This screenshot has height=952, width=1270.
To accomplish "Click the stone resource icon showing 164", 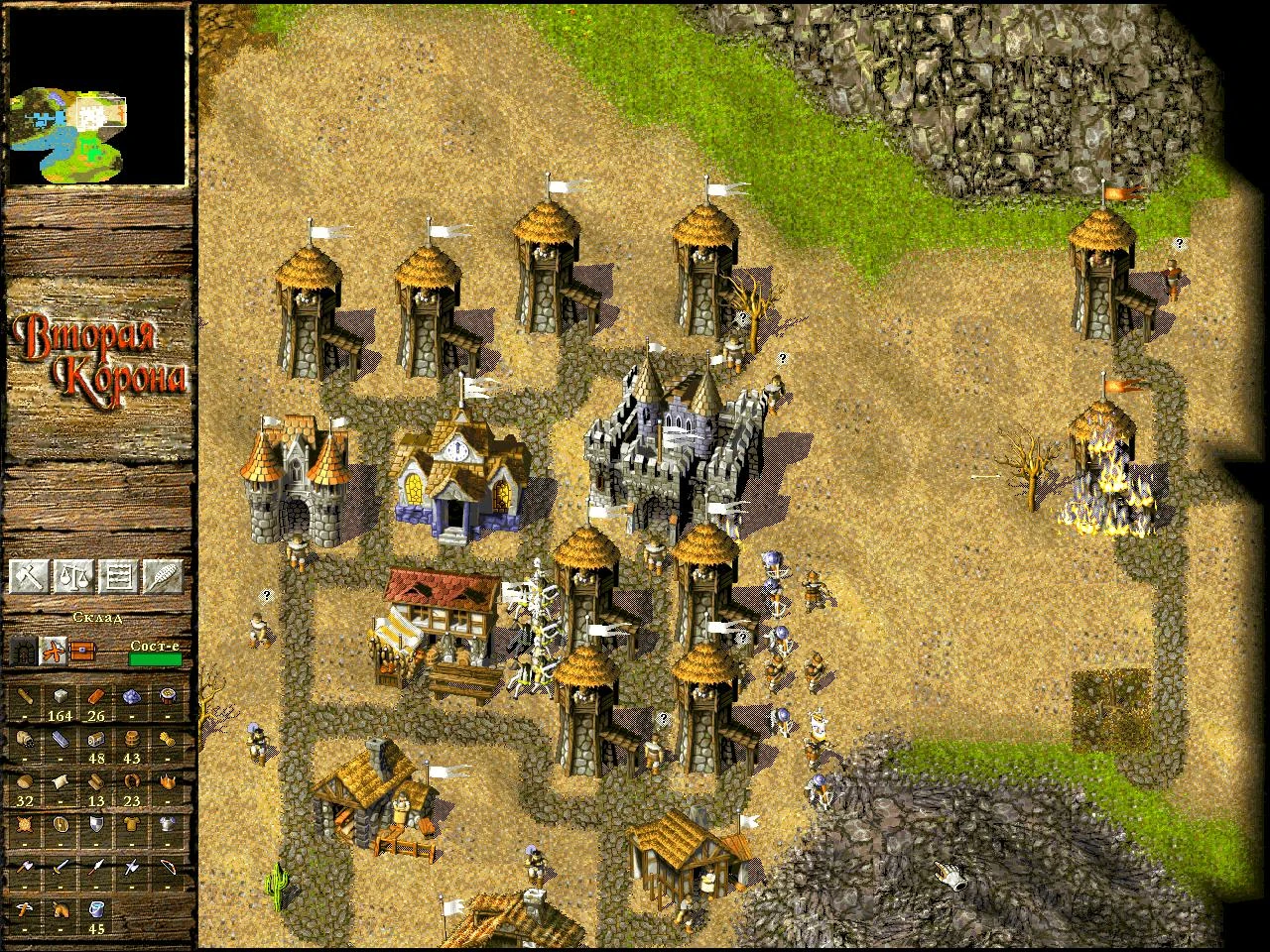I will point(59,696).
